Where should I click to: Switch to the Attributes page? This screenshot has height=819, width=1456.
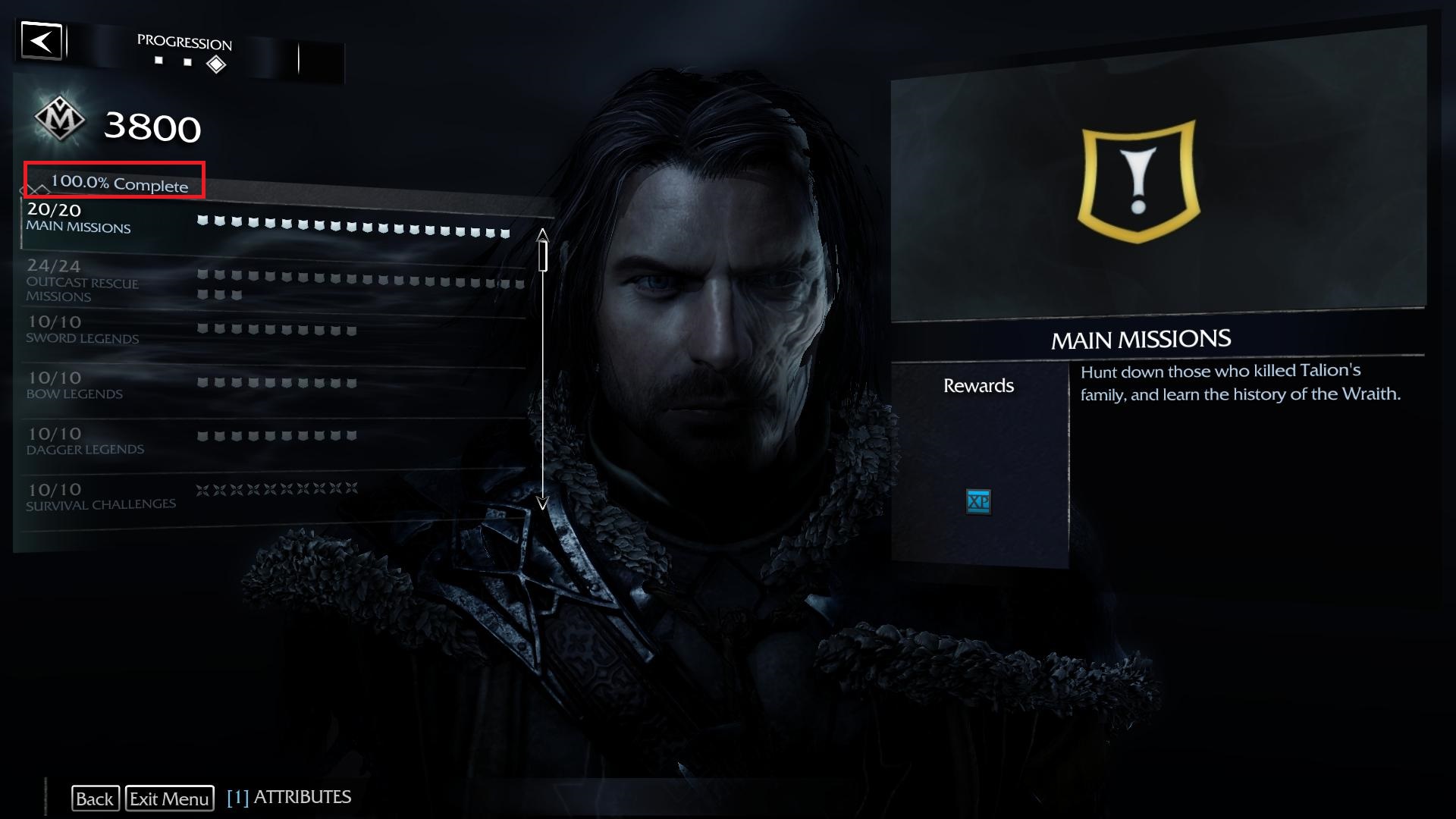click(x=289, y=797)
